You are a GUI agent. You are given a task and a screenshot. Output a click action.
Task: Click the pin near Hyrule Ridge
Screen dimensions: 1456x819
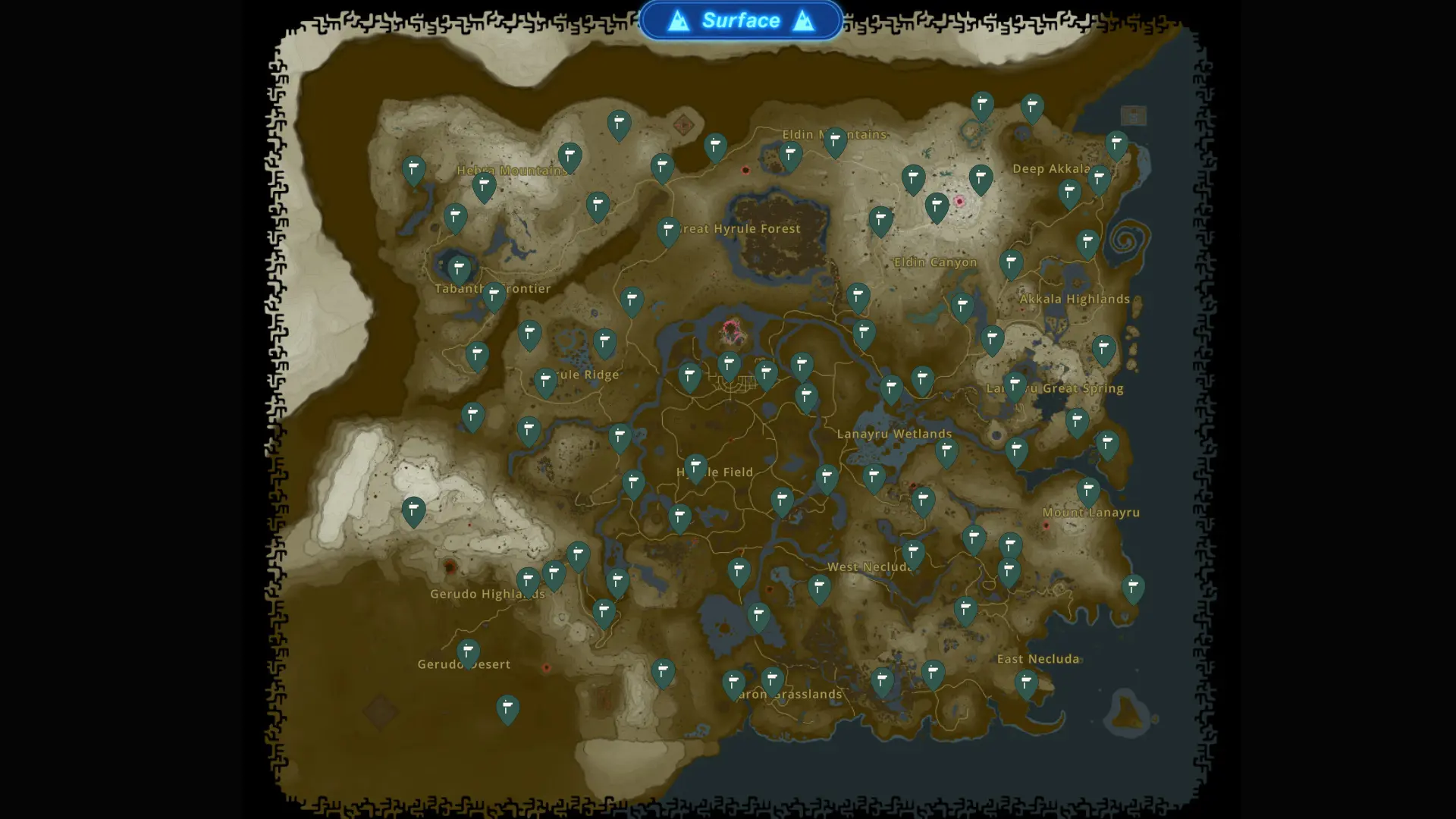click(x=545, y=379)
